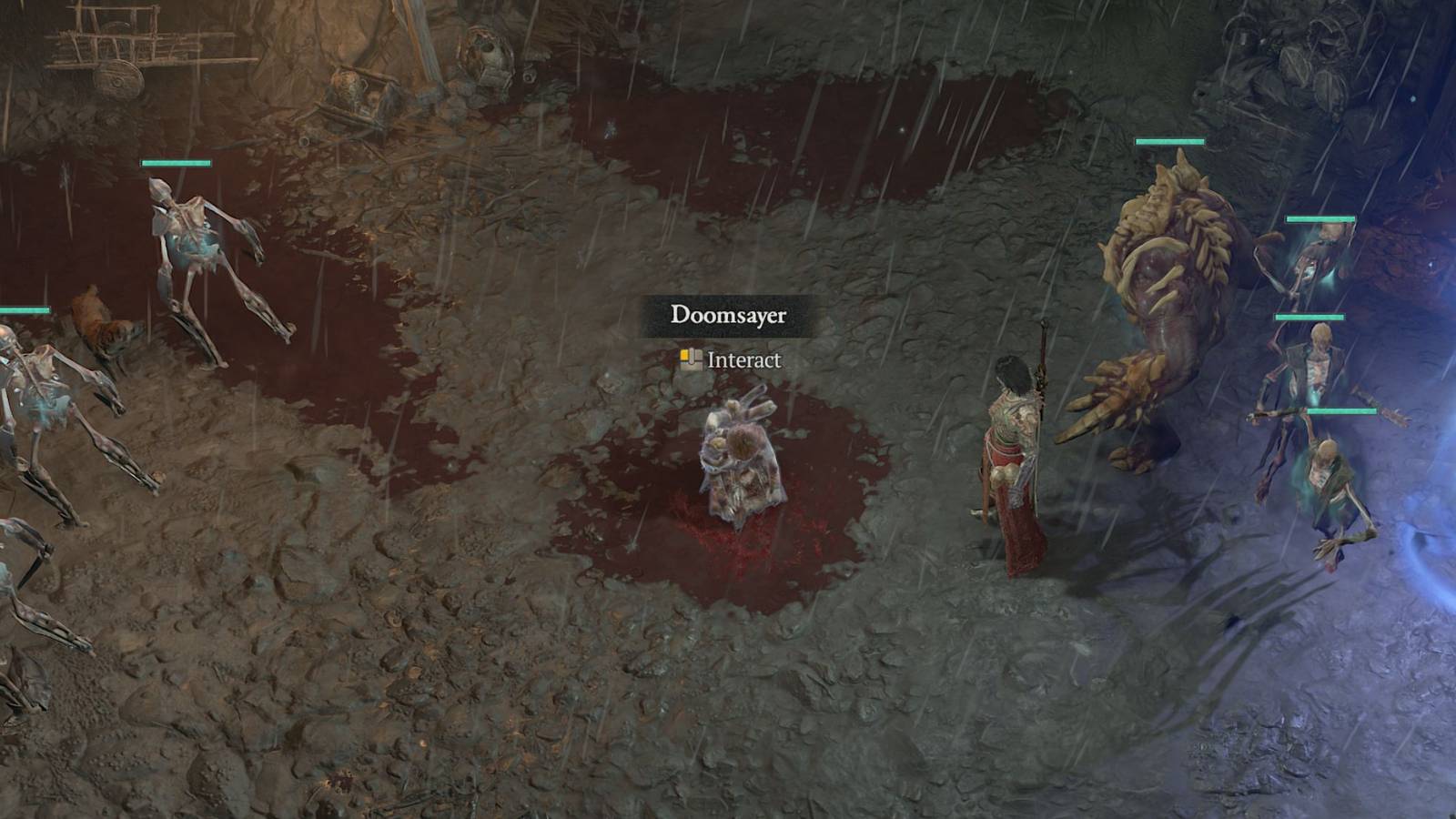Viewport: 1456px width, 819px height.
Task: Click the Interact text label
Action: point(742,361)
